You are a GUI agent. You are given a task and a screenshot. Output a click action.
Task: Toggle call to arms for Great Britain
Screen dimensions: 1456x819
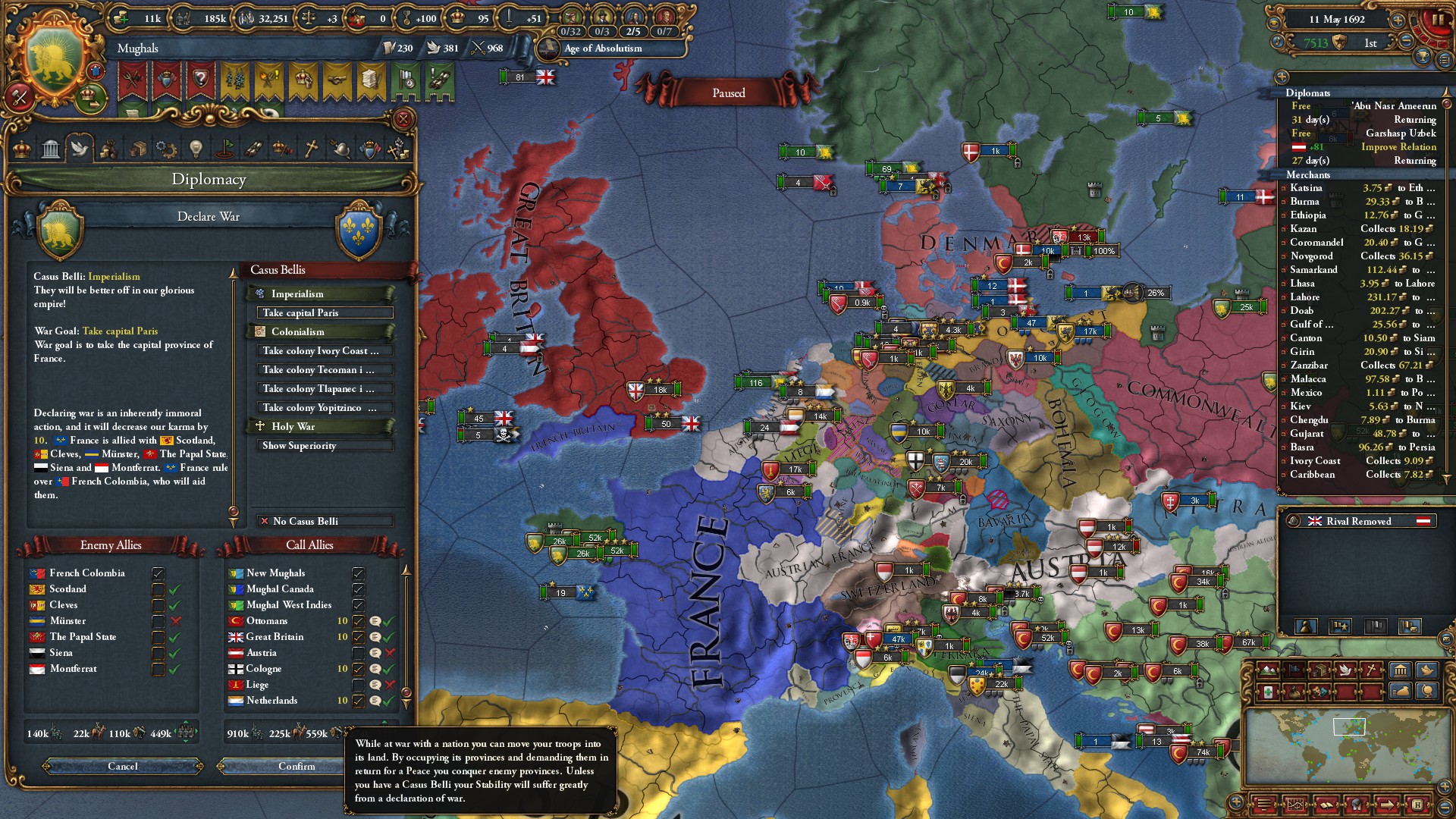(359, 637)
